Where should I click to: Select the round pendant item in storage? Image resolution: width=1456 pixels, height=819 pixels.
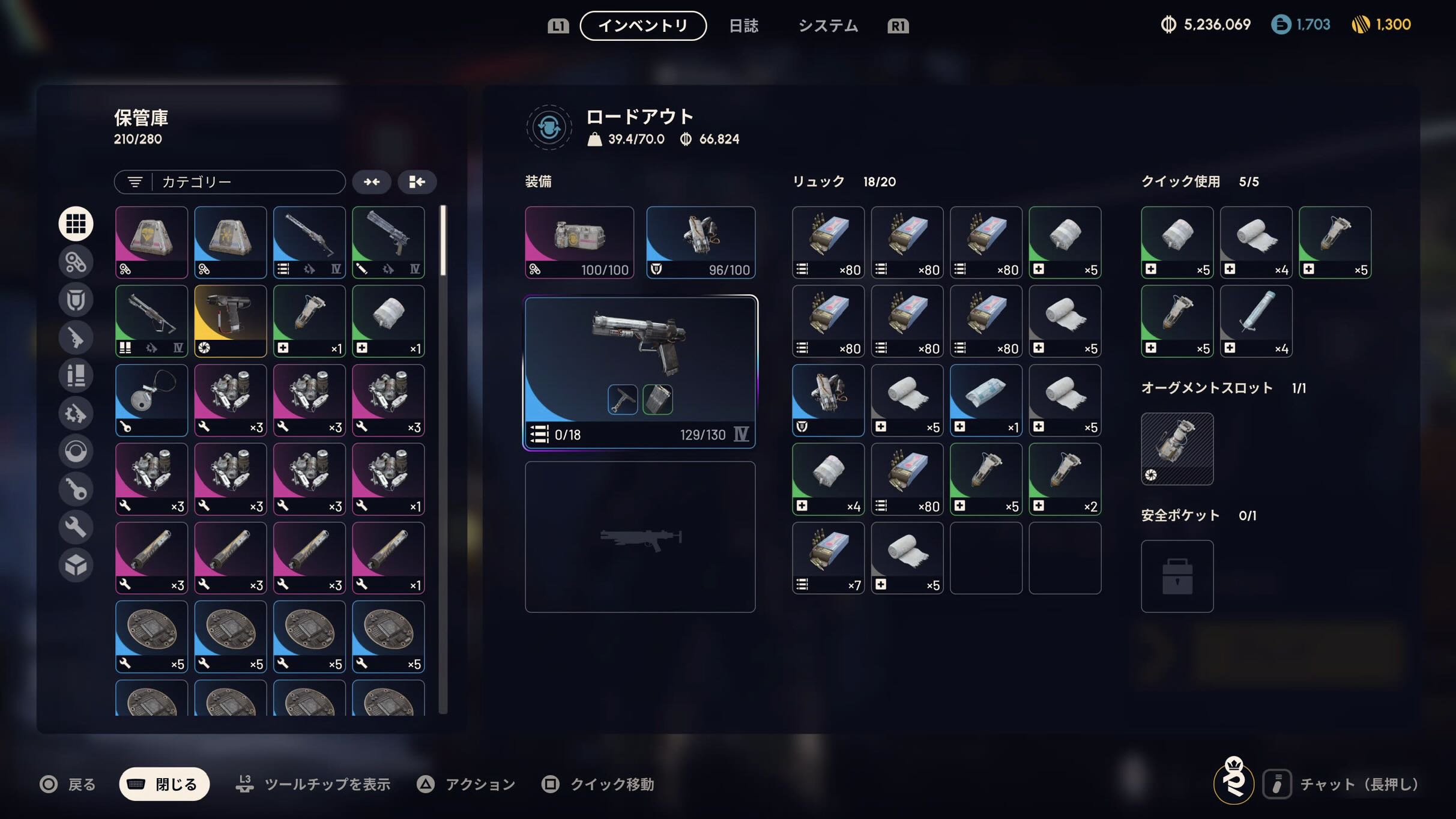coord(151,400)
